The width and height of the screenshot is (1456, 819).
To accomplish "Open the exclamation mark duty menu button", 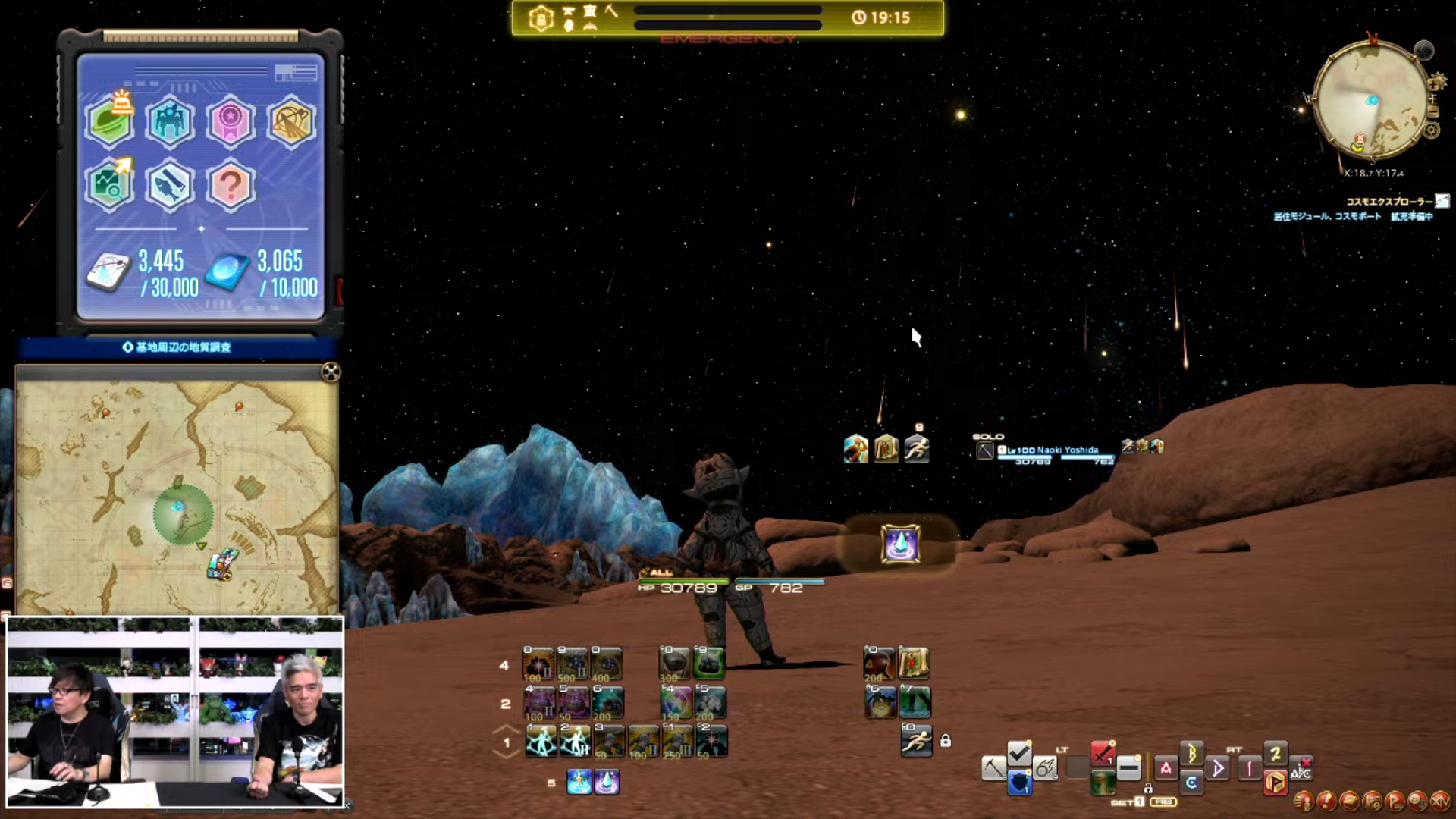I will [x=1326, y=800].
